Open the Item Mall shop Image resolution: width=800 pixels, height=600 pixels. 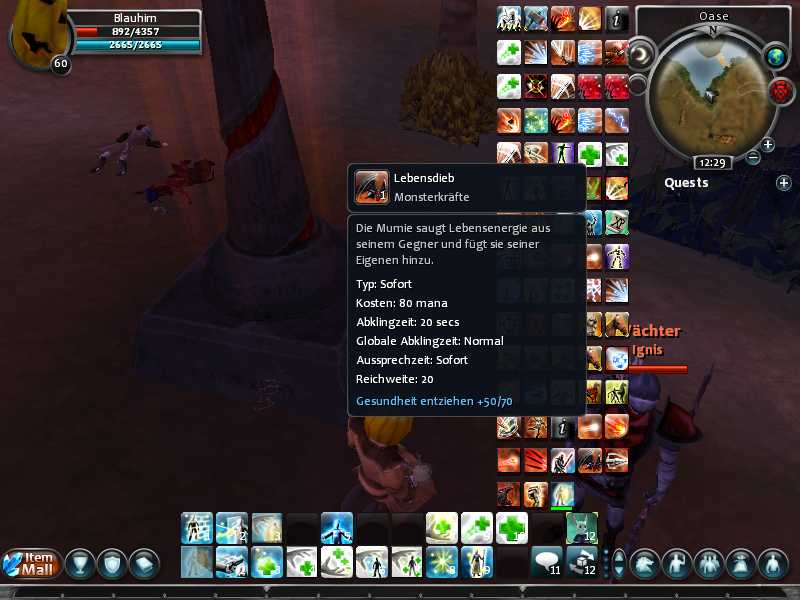[x=31, y=564]
